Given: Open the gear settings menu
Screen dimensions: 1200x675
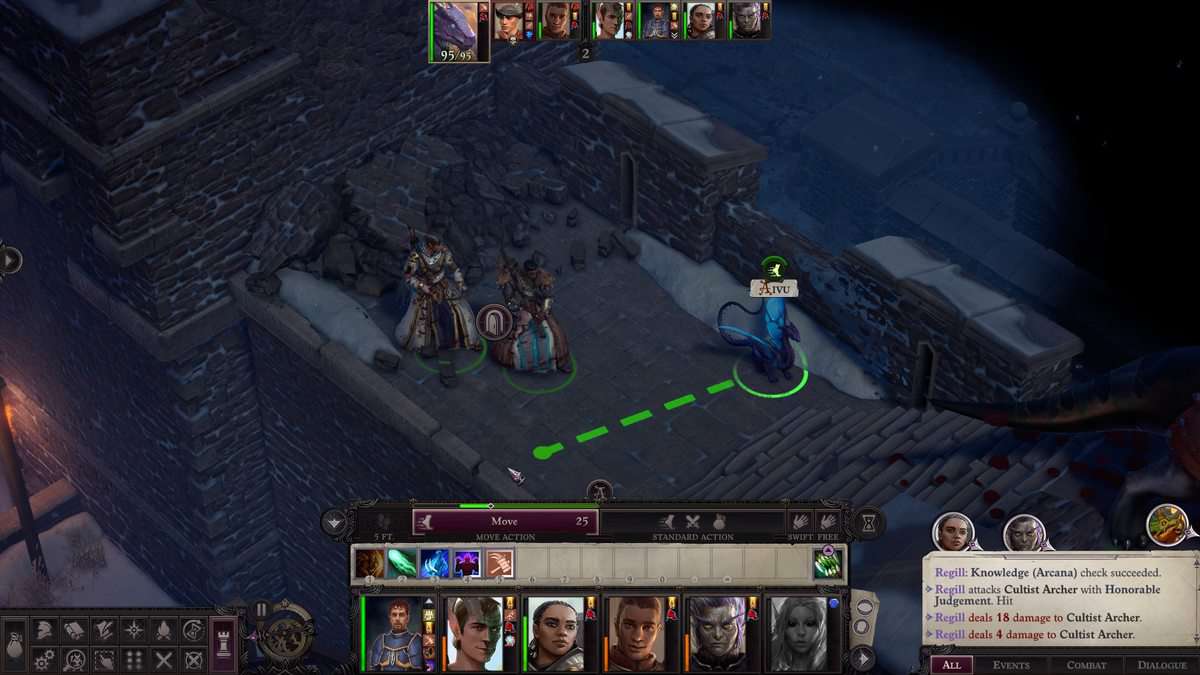Looking at the screenshot, I should 45,660.
